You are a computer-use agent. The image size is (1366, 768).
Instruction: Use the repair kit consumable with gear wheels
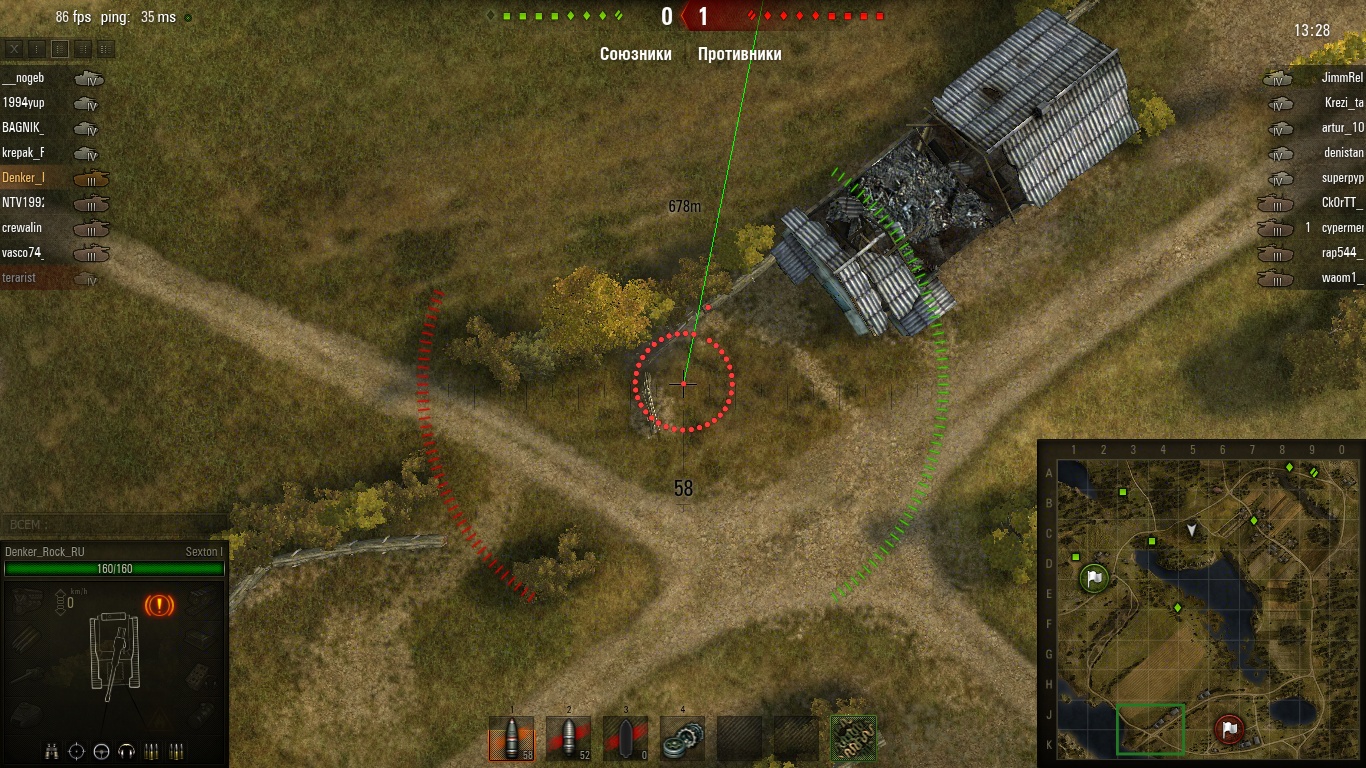[x=682, y=739]
